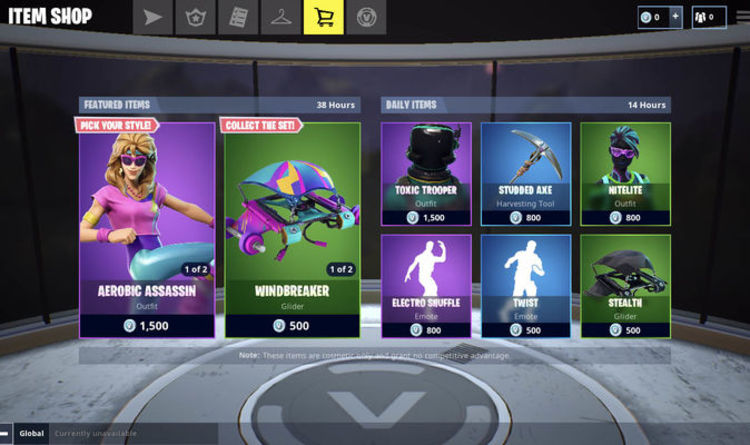Pick the Nitelite outfit
This screenshot has height=445, width=750.
coord(626,174)
